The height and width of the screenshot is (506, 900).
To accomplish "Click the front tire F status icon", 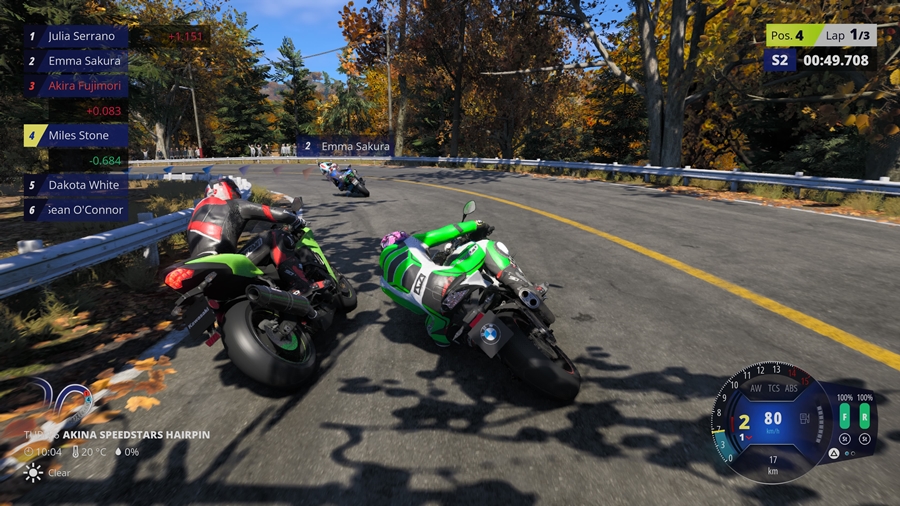I will point(845,418).
